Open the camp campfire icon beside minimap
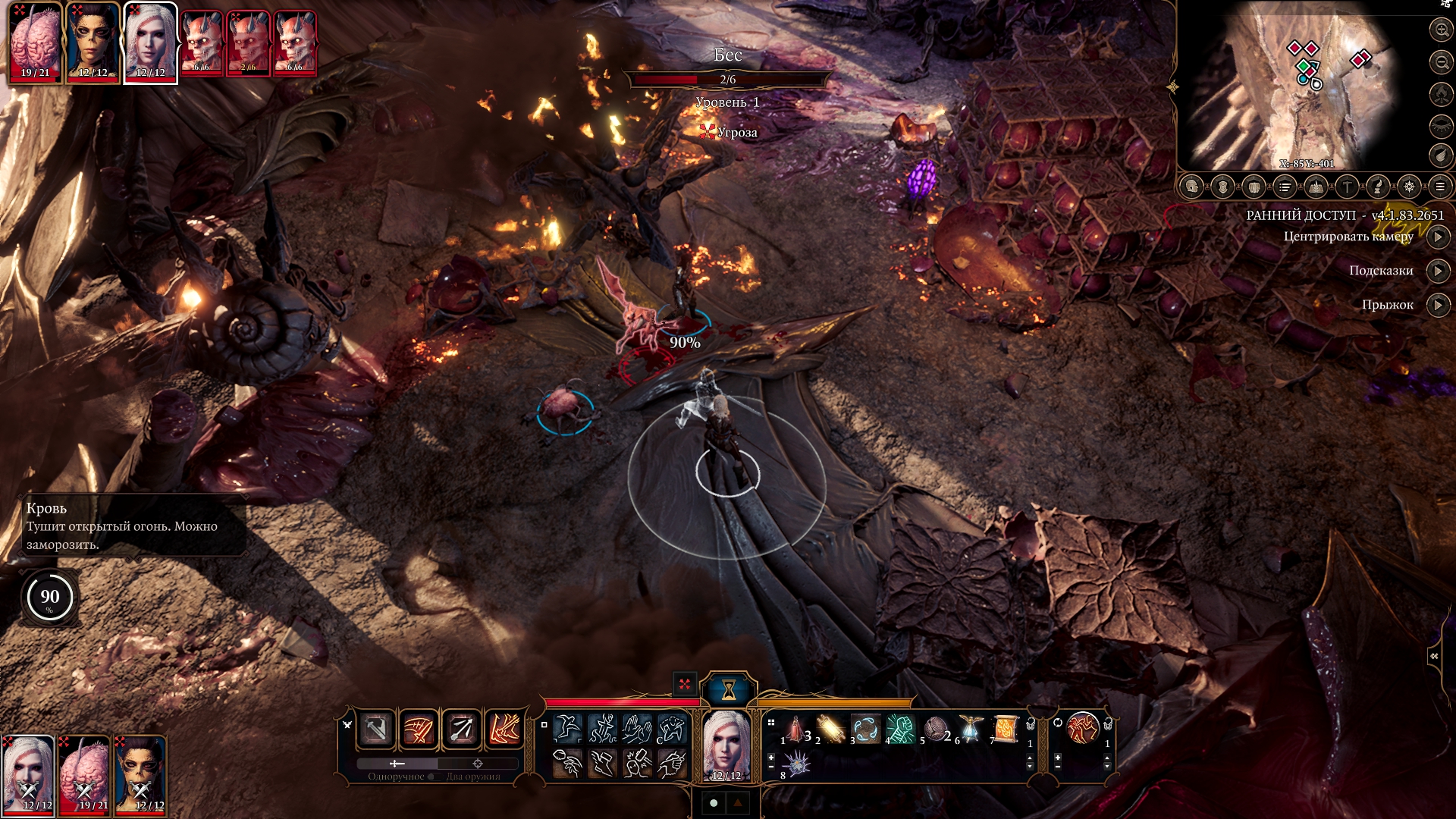Image resolution: width=1456 pixels, height=819 pixels. (1441, 94)
